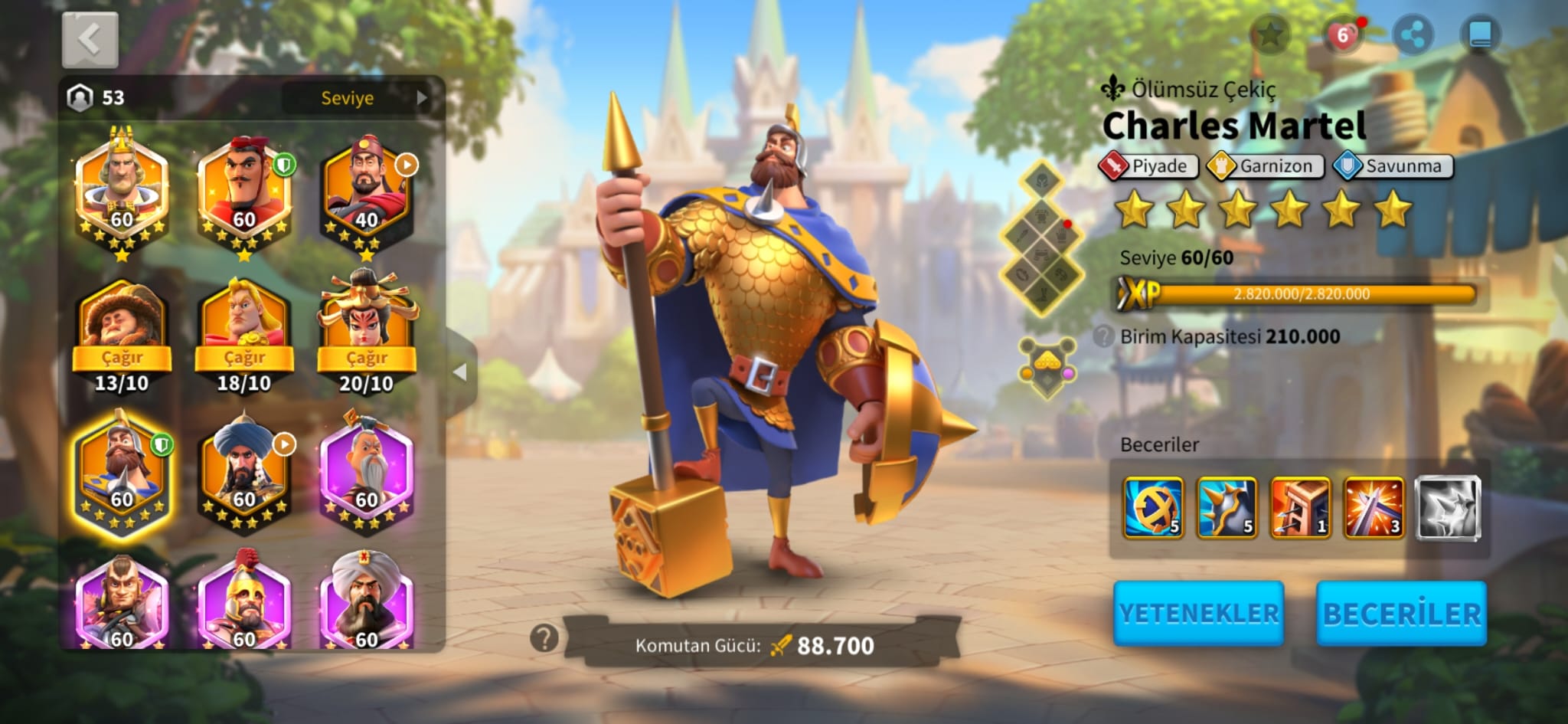The width and height of the screenshot is (1568, 724).
Task: Go back with the arrow button
Action: [90, 39]
